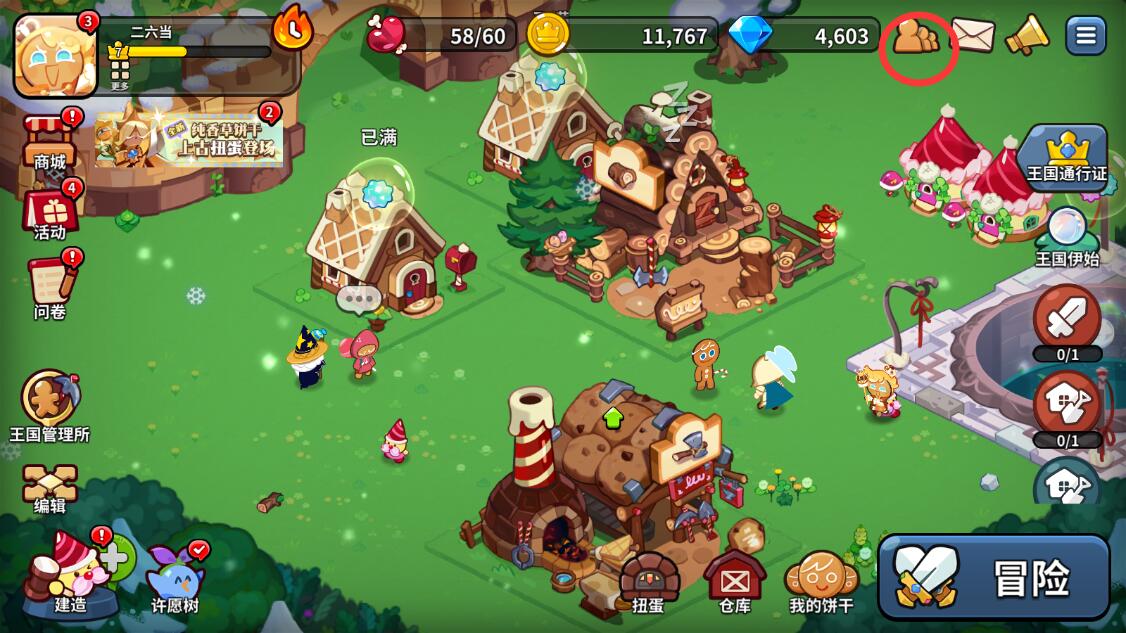
Task: Open 我的饼干 cookie roster
Action: click(x=821, y=580)
